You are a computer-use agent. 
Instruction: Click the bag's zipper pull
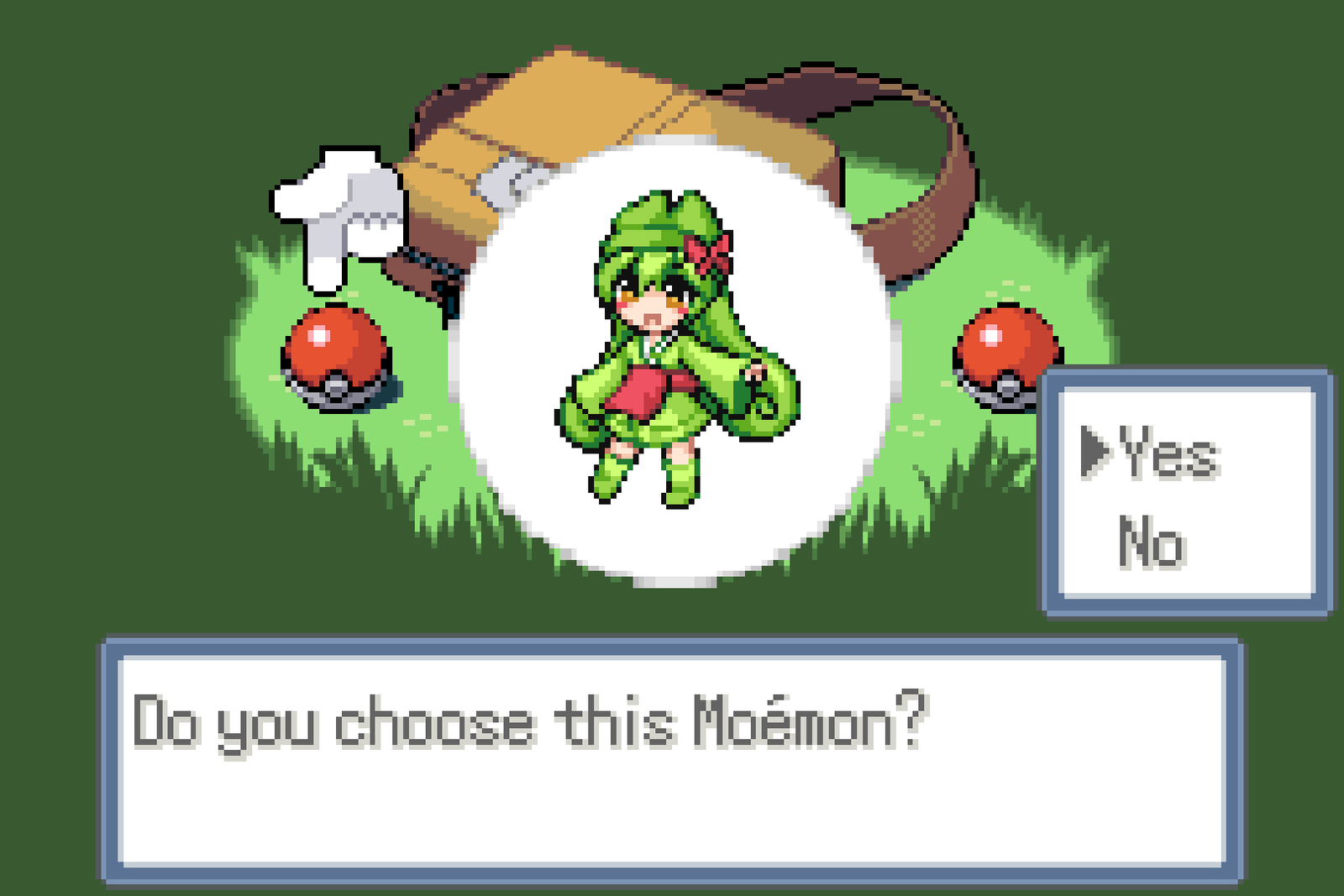point(504,181)
